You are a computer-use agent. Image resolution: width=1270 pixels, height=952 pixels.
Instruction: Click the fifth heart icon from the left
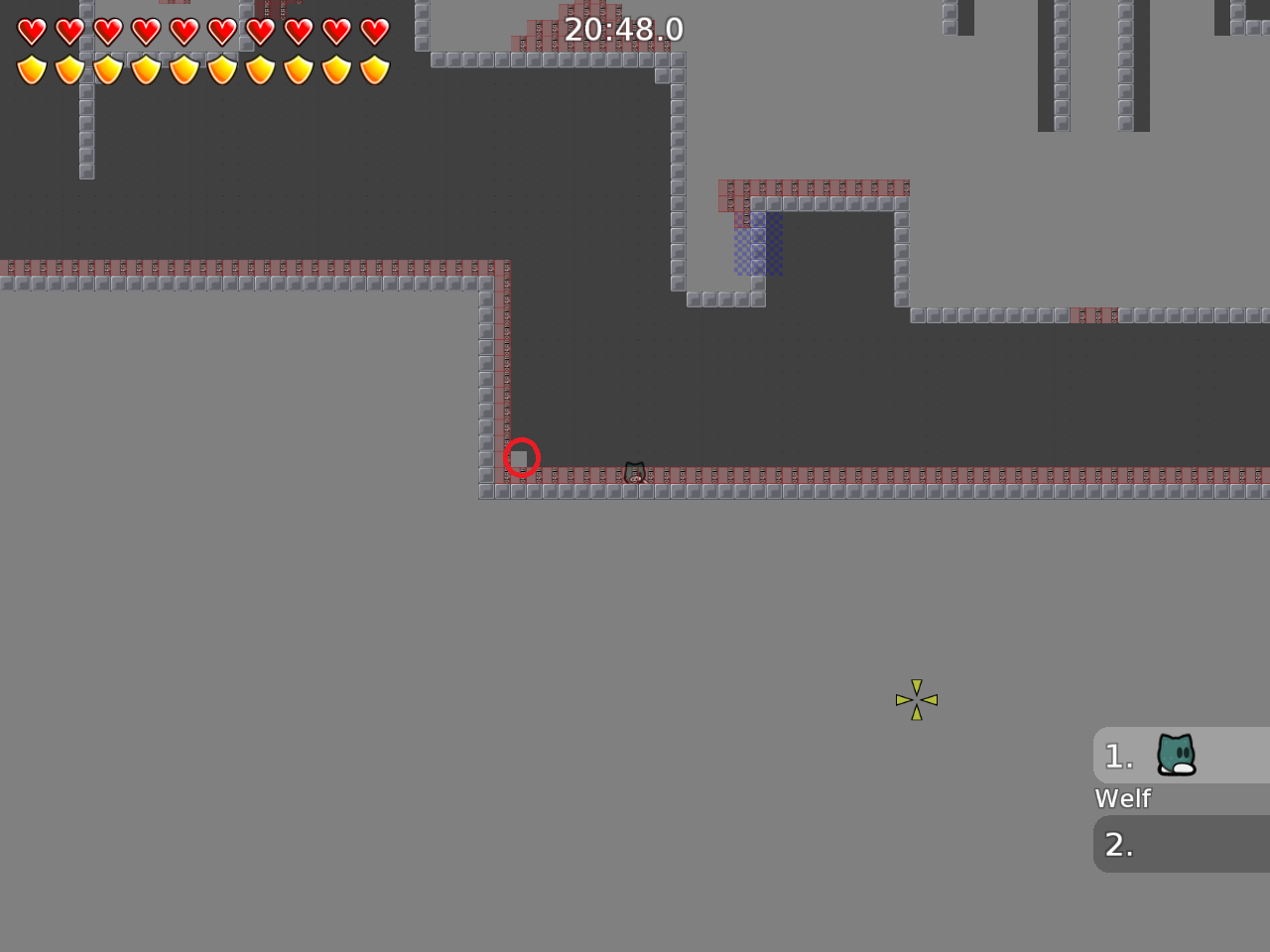pyautogui.click(x=184, y=31)
